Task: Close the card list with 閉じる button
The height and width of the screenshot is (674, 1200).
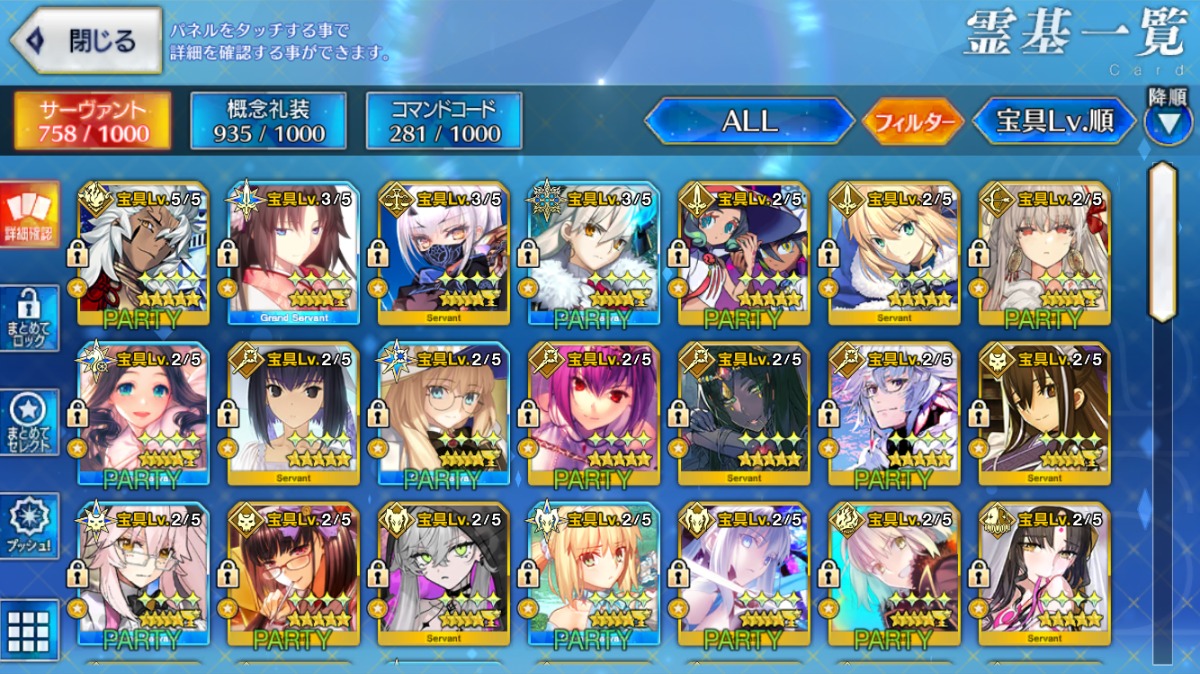Action: 86,41
